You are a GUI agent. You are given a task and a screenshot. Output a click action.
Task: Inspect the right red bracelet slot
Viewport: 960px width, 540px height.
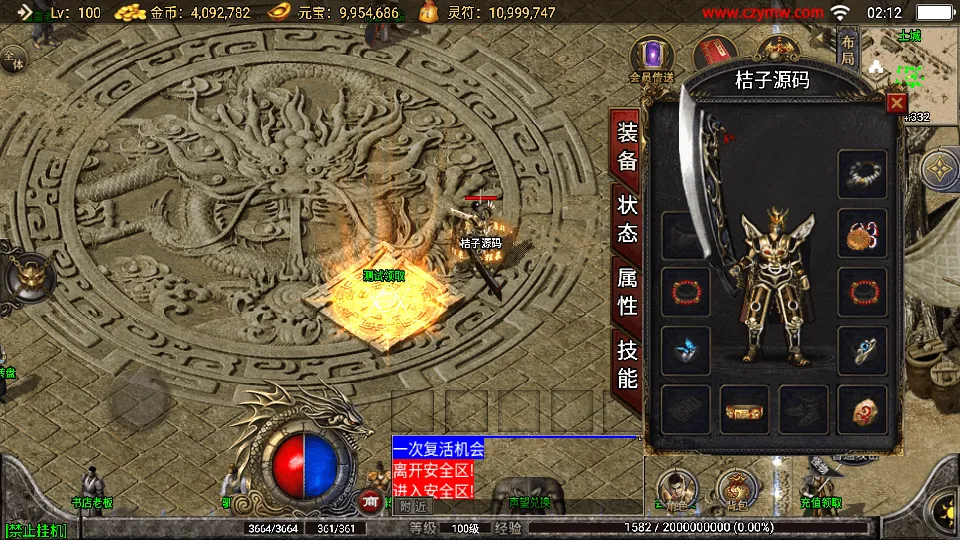862,293
